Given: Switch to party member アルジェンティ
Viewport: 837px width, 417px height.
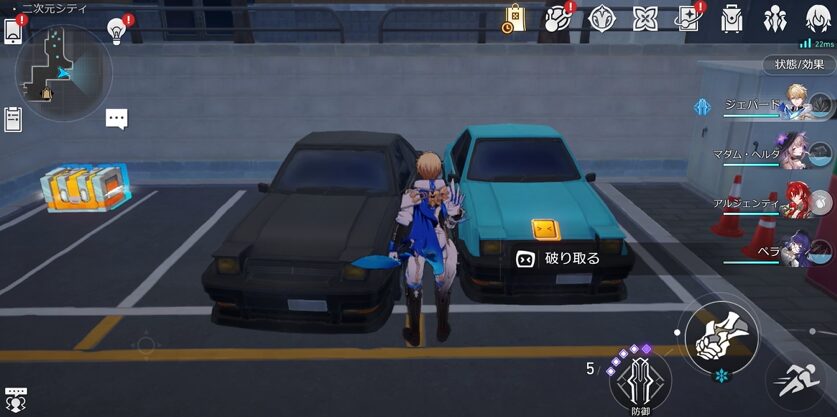Looking at the screenshot, I should [799, 200].
